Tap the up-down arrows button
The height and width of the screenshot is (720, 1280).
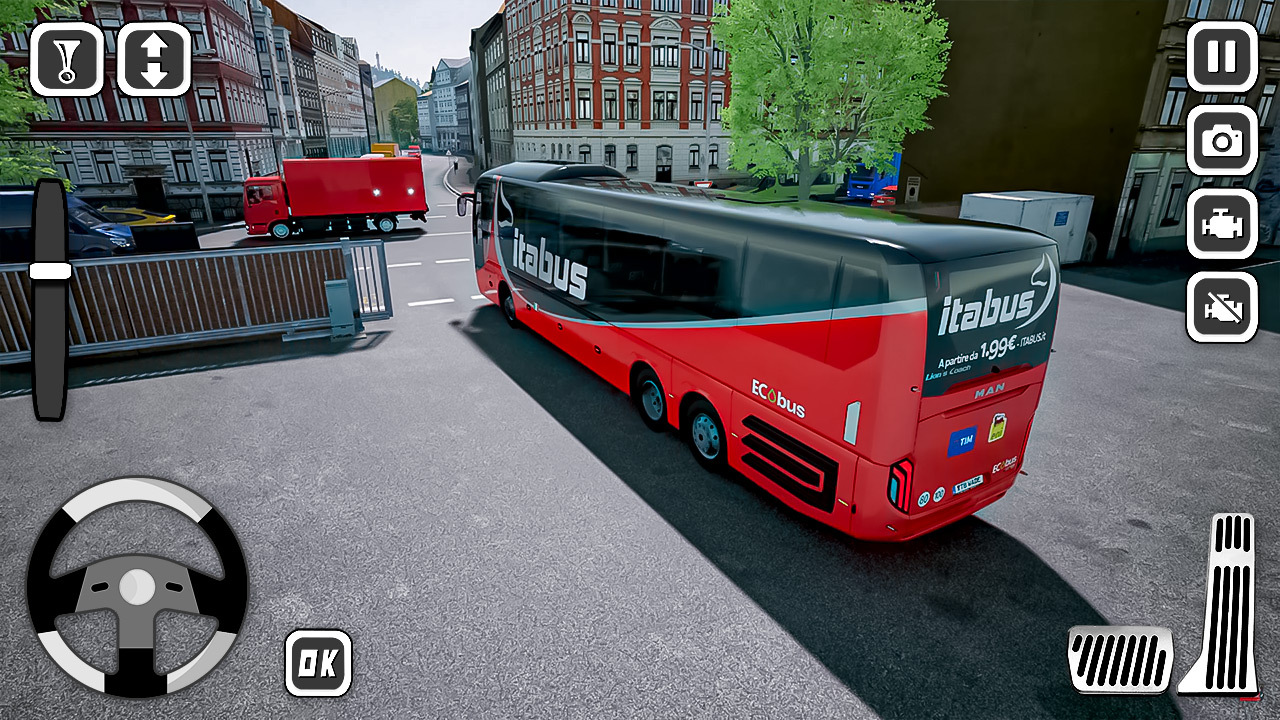point(153,59)
